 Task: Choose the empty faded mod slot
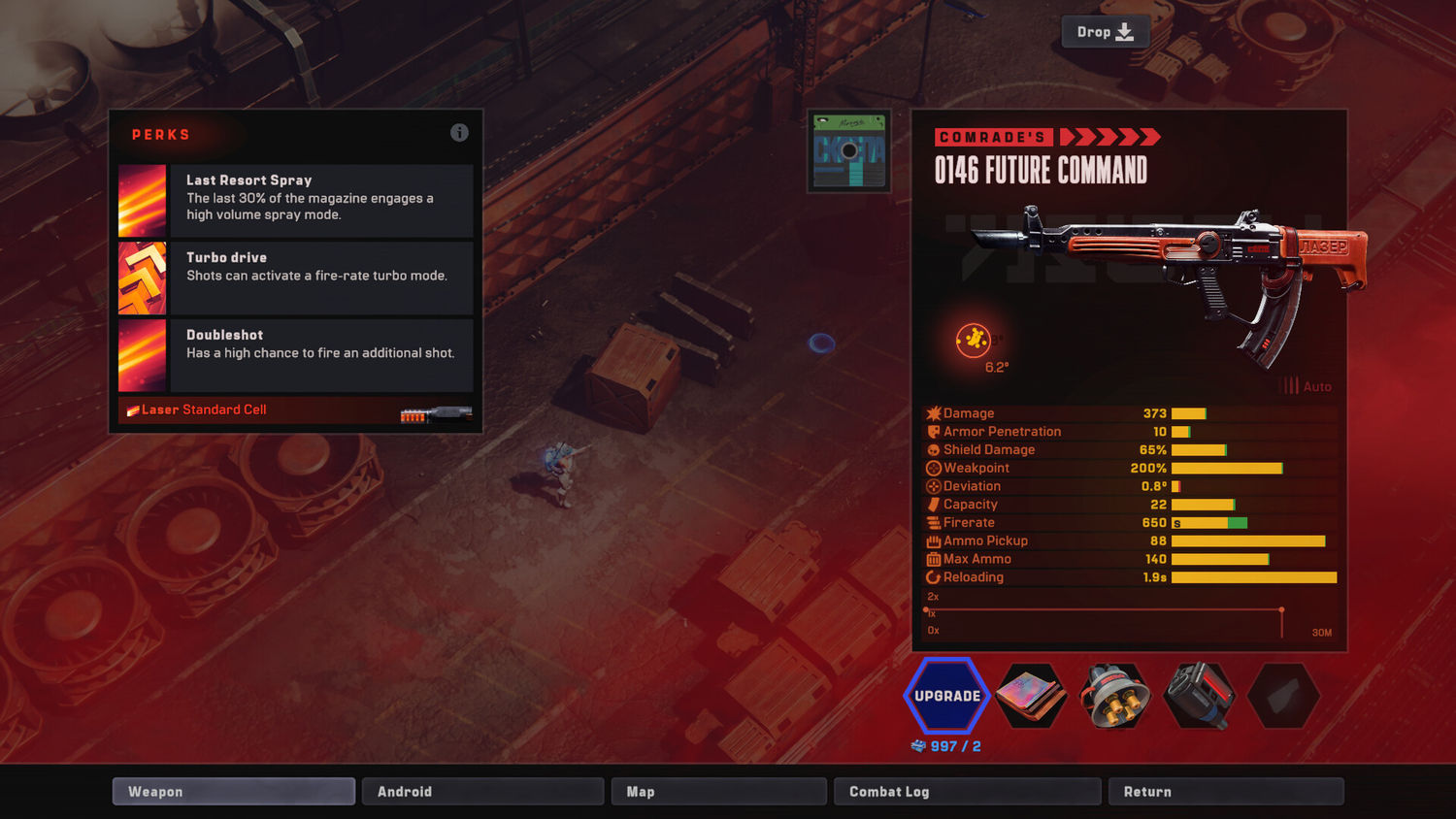[x=1283, y=696]
